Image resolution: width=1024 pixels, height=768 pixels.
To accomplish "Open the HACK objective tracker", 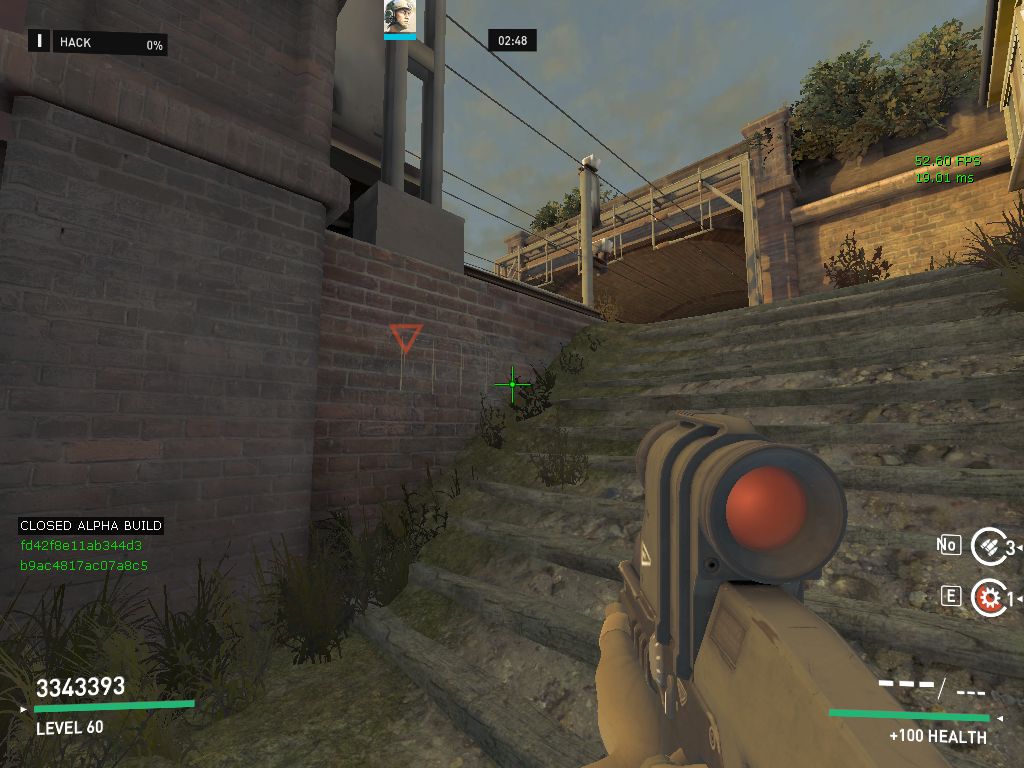I will [x=97, y=42].
